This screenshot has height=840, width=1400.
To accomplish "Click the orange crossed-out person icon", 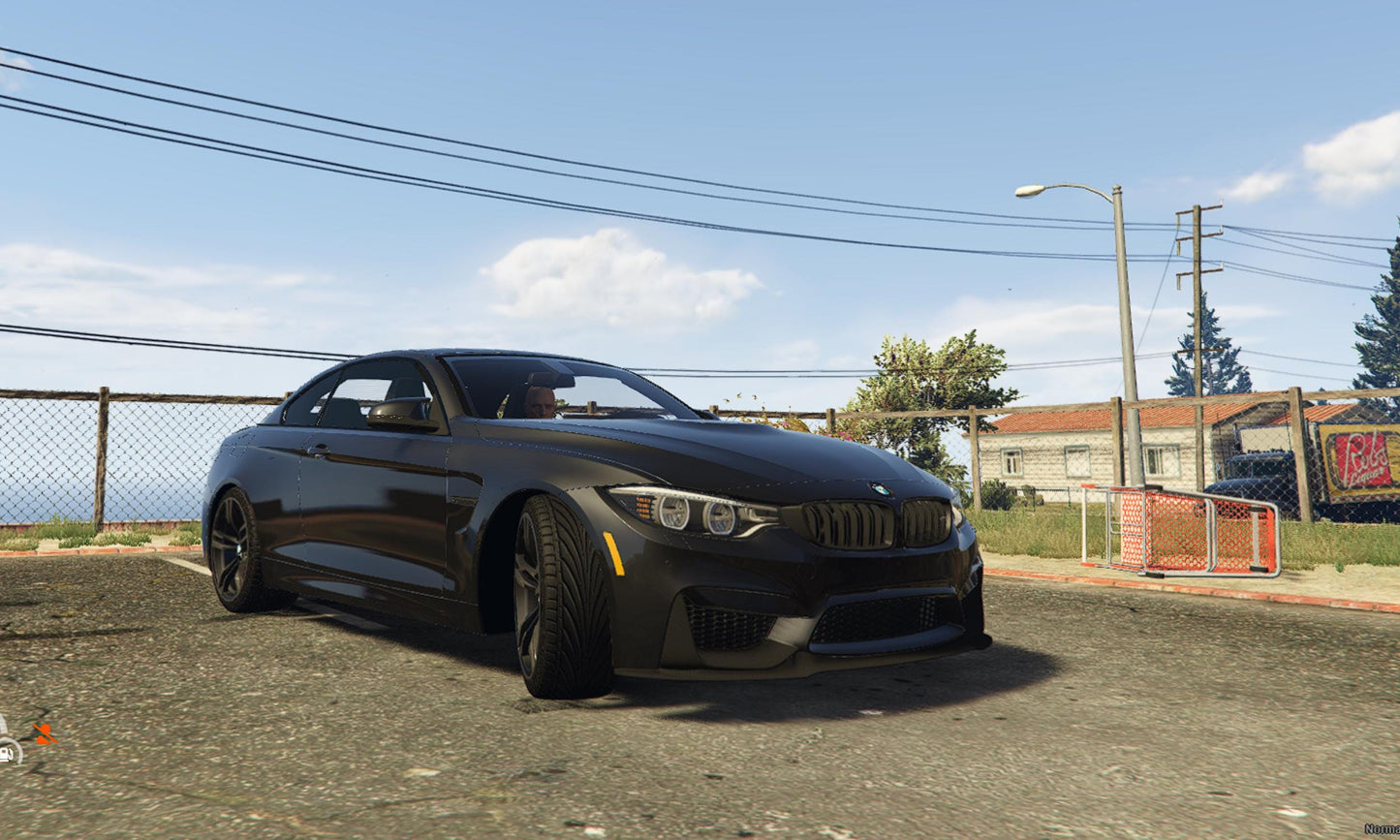I will point(44,733).
